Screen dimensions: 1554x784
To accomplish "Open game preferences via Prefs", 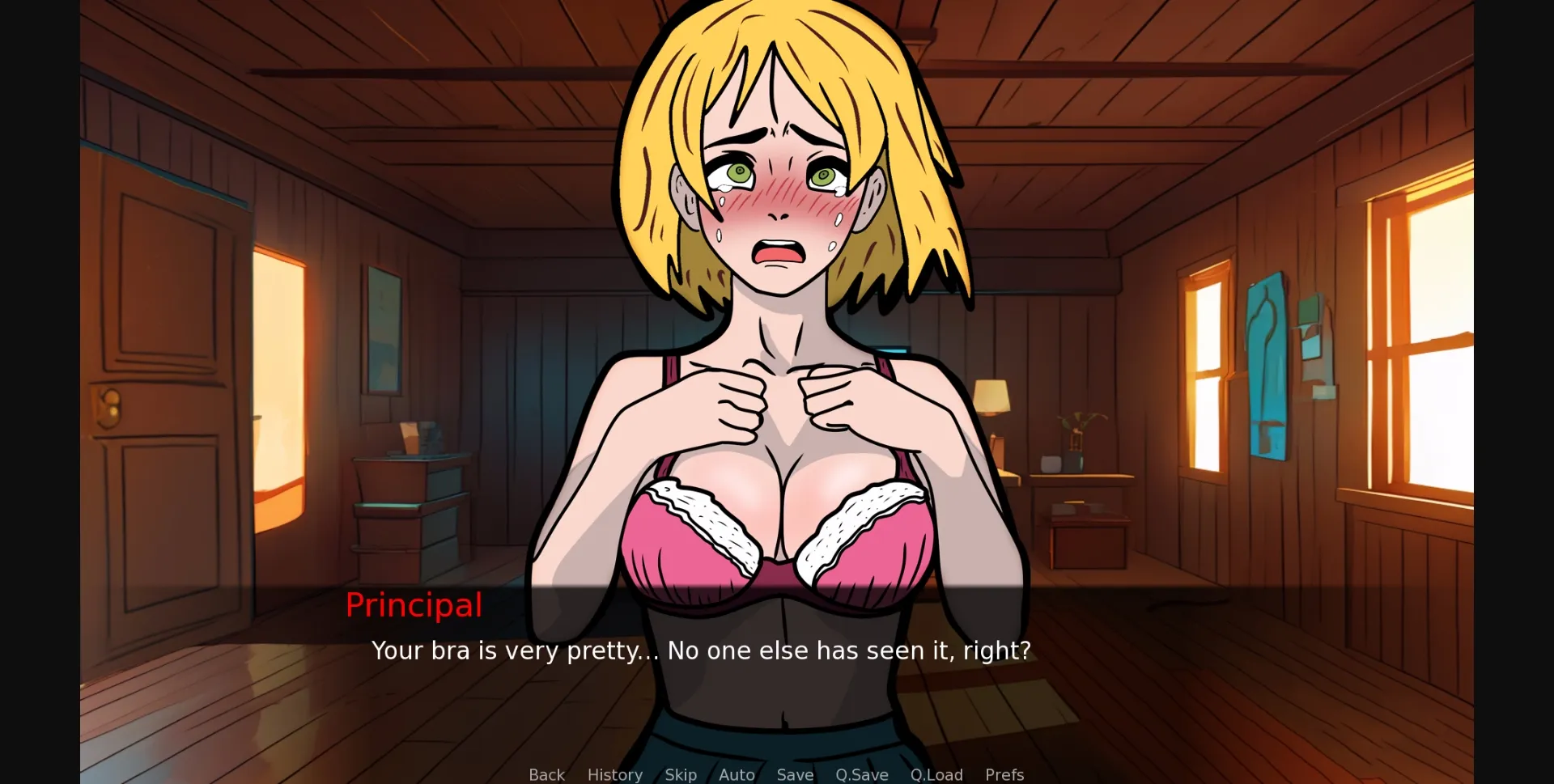I will tap(1004, 774).
